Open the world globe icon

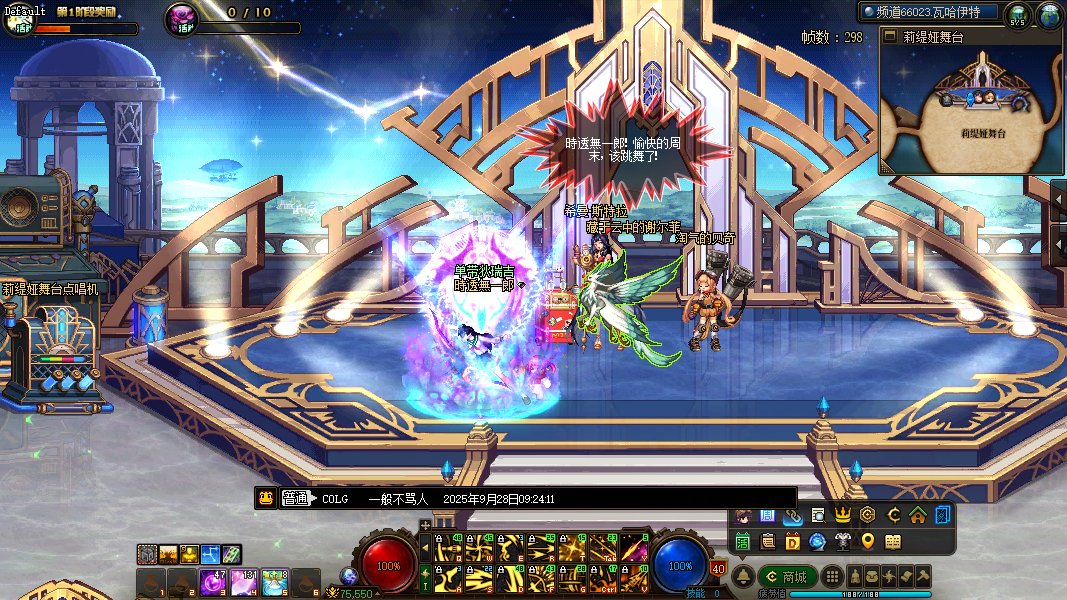[1049, 14]
